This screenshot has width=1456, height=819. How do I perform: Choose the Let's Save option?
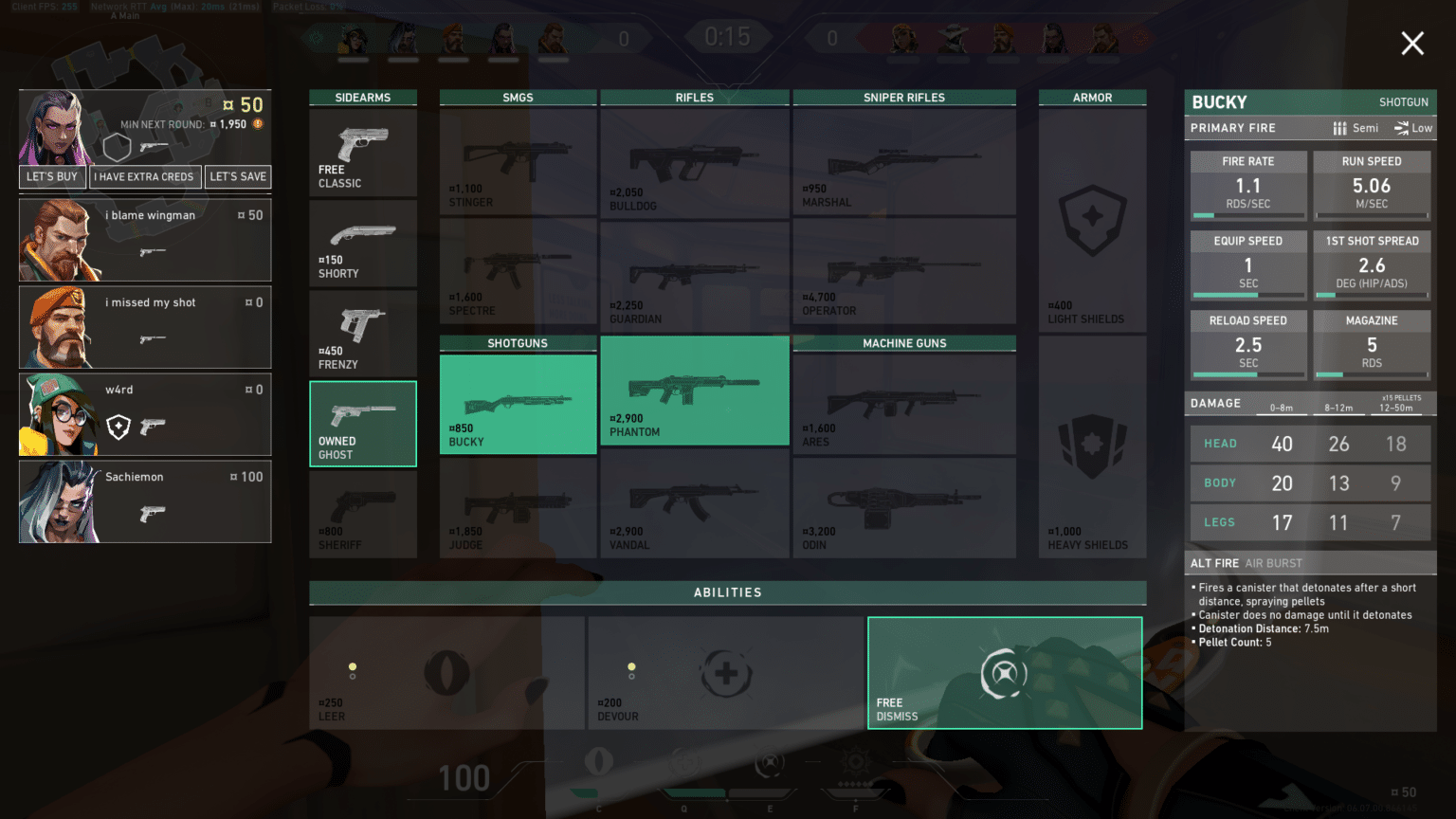pos(238,176)
